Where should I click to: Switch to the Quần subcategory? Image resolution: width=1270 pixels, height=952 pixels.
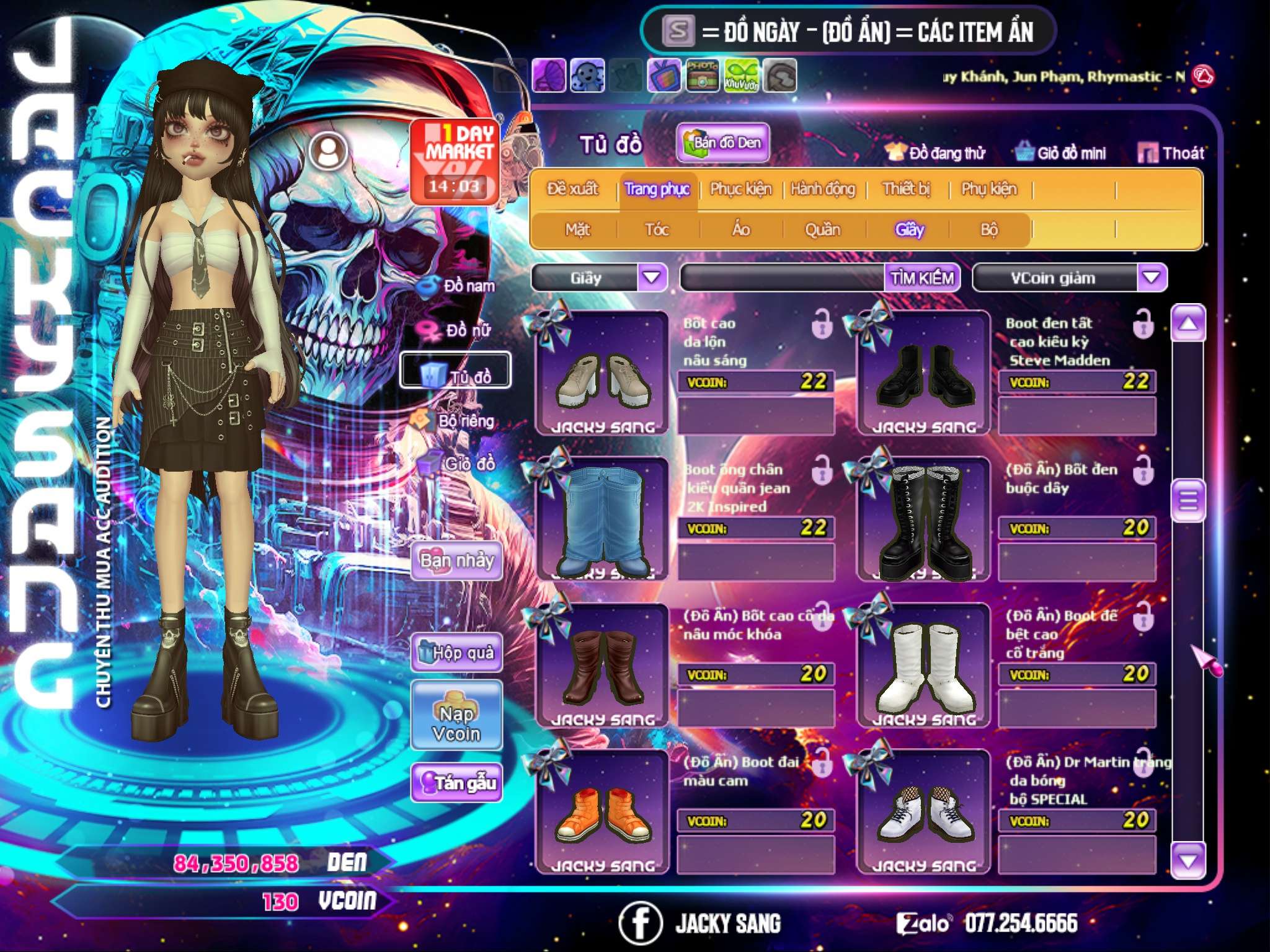[x=822, y=230]
